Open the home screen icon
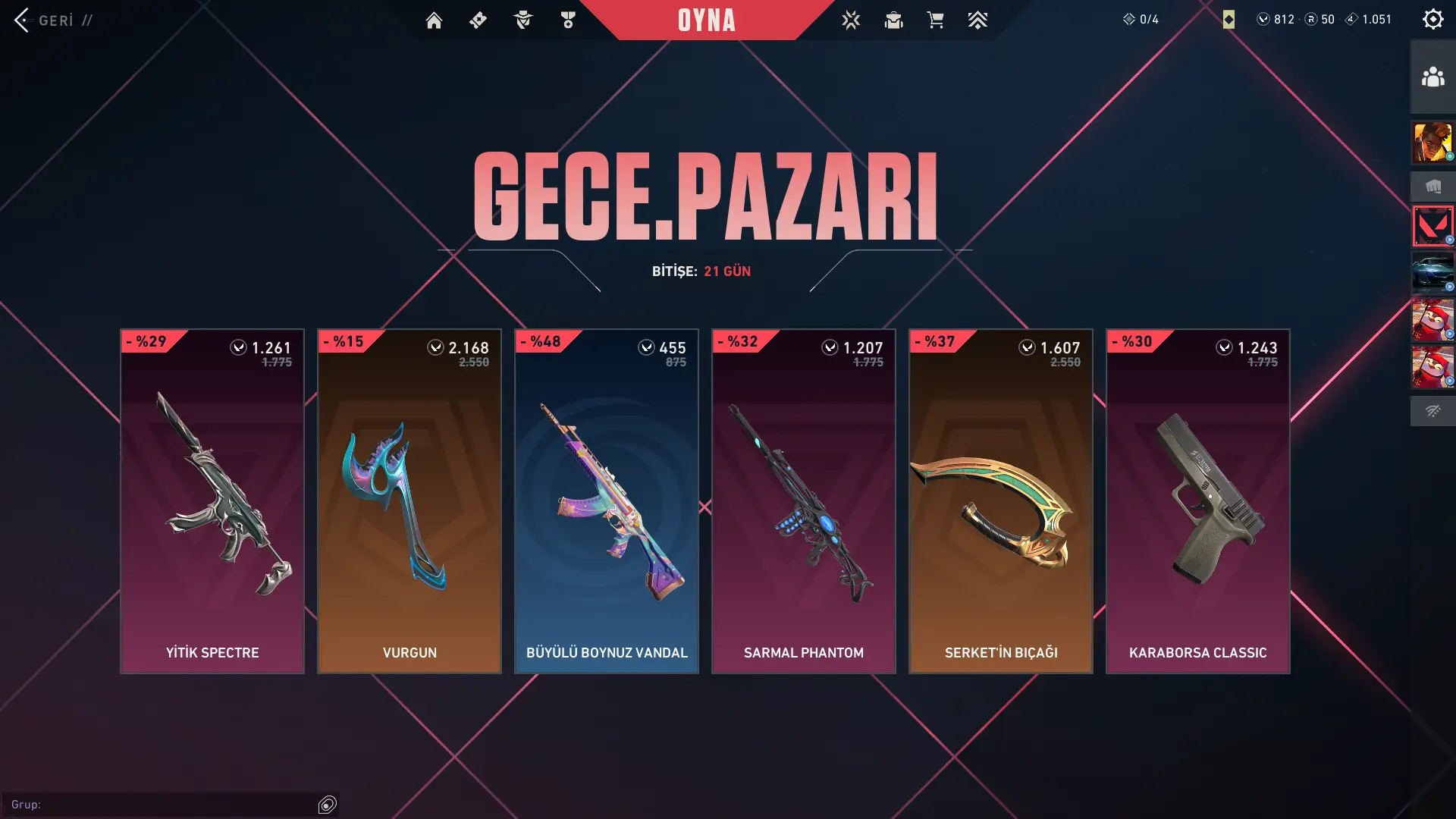The image size is (1456, 819). tap(434, 20)
